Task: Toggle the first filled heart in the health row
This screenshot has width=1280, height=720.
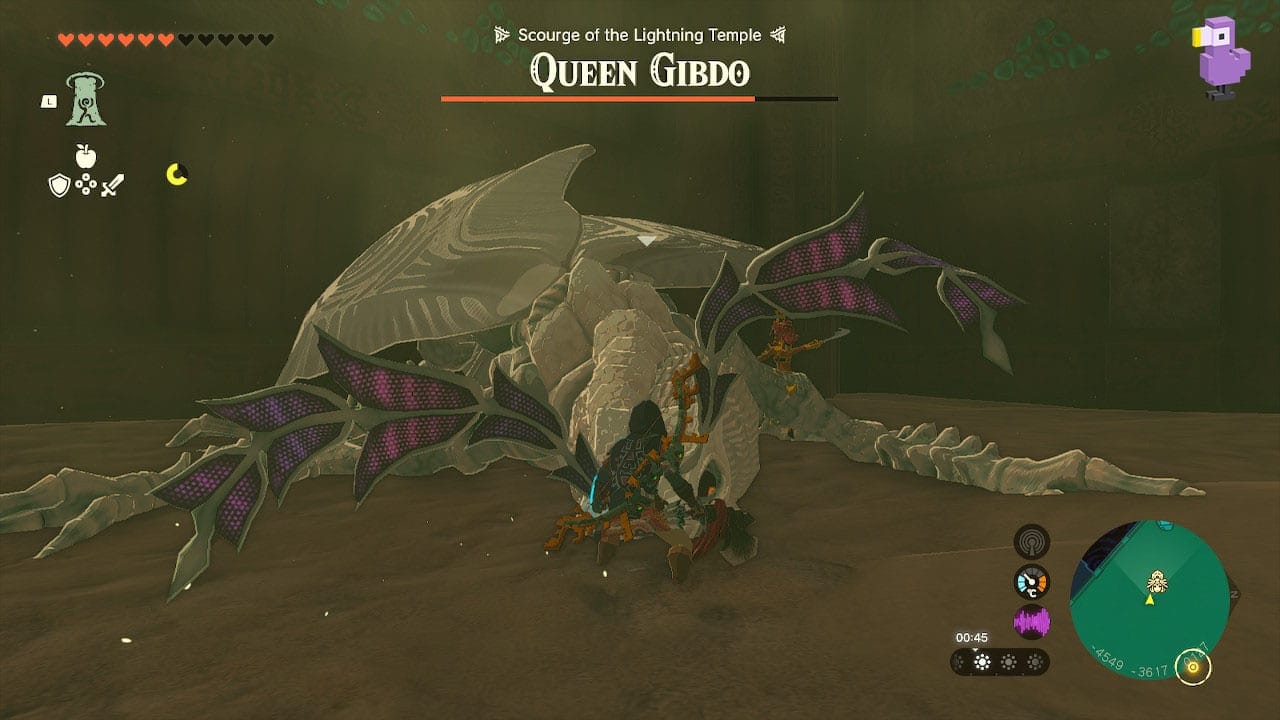Action: 65,41
